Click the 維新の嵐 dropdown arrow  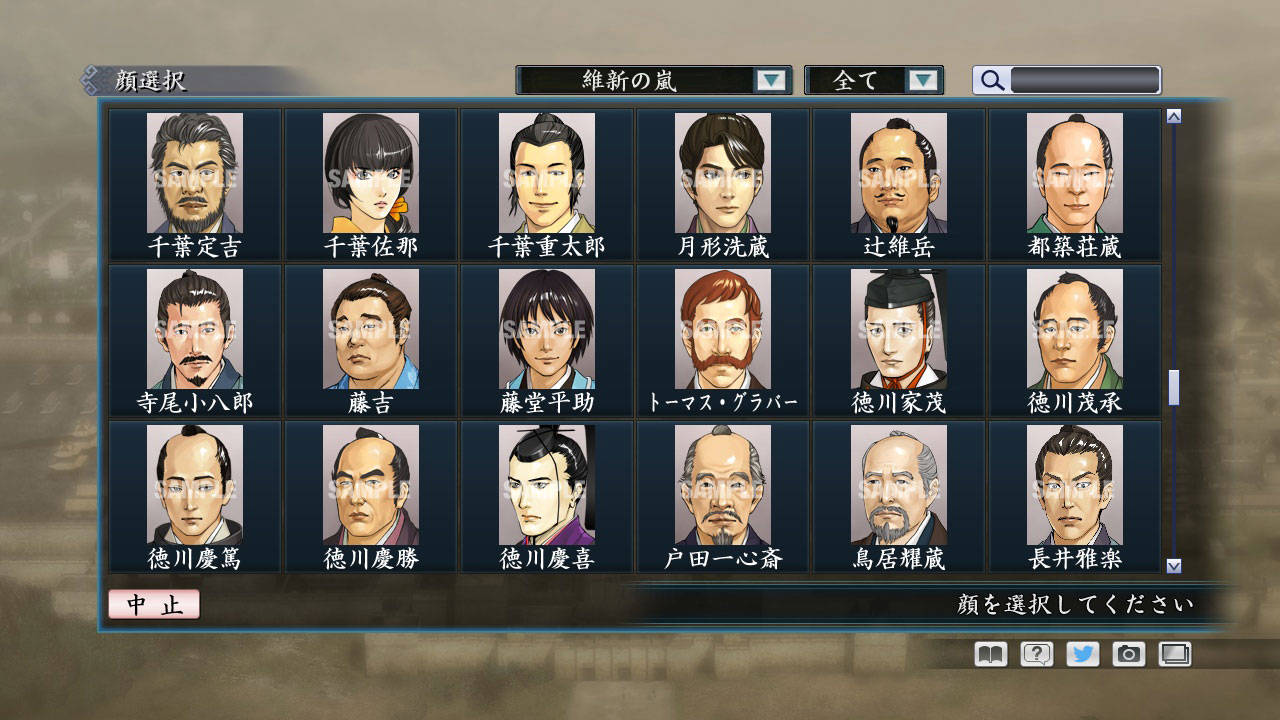coord(770,80)
